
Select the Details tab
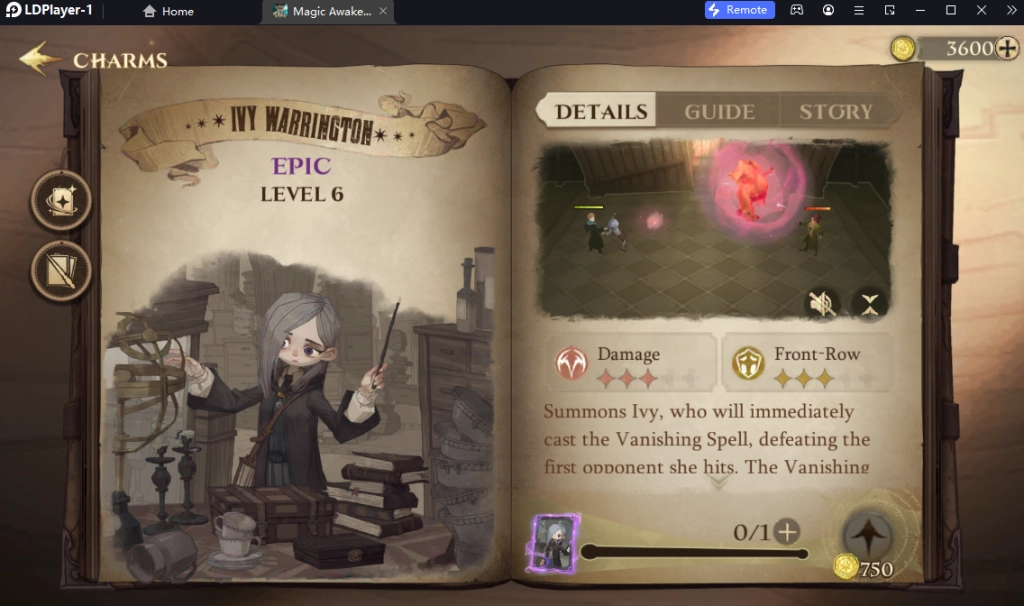click(x=601, y=112)
